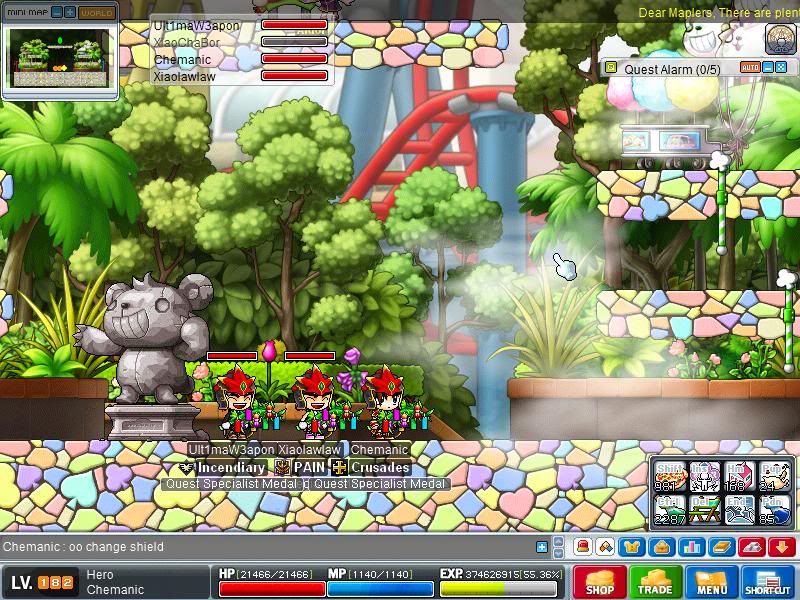Click the mini map preview
This screenshot has width=800, height=600.
click(x=59, y=58)
